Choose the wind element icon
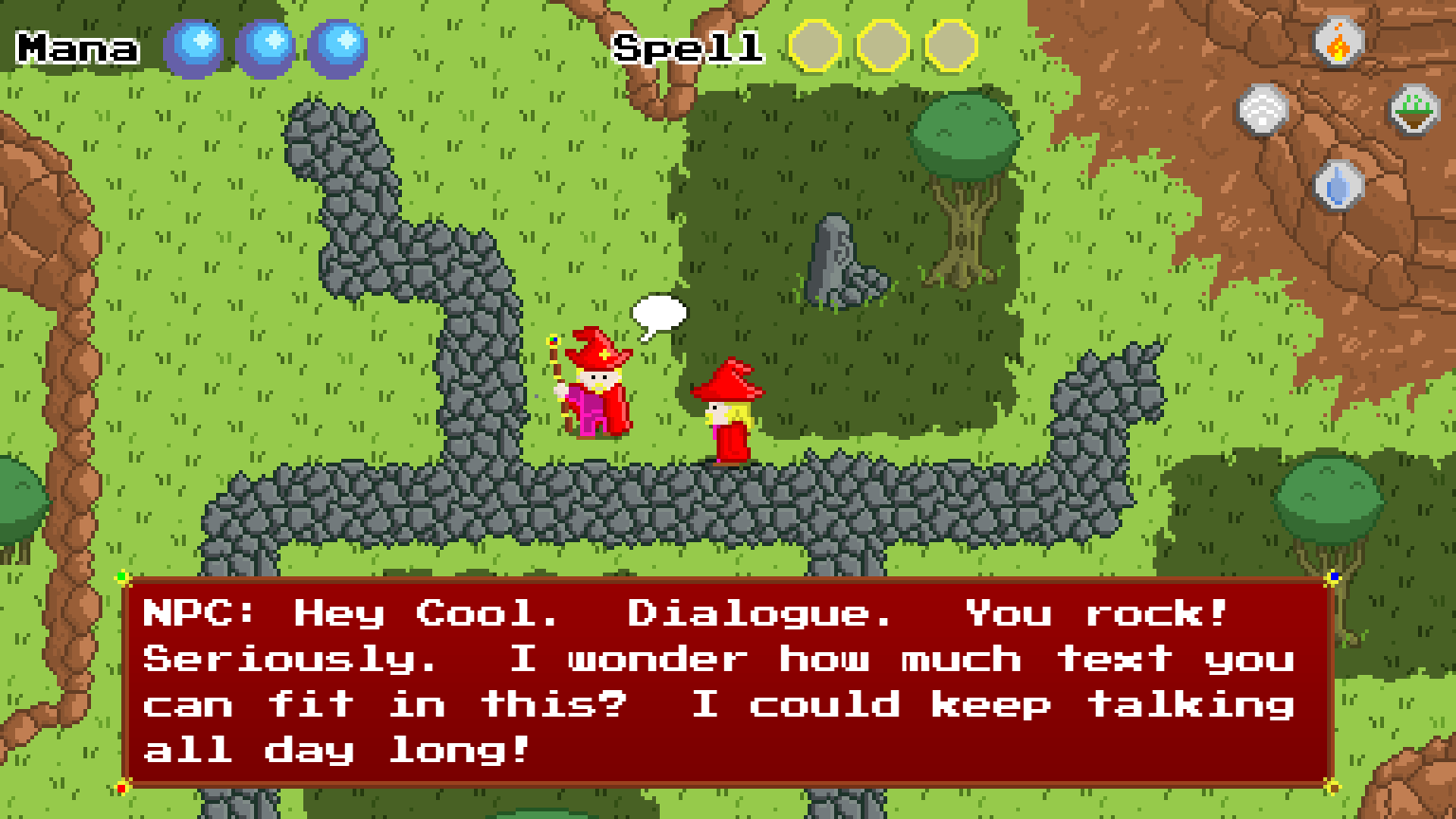Screen dimensions: 1456x819 pos(1264,109)
